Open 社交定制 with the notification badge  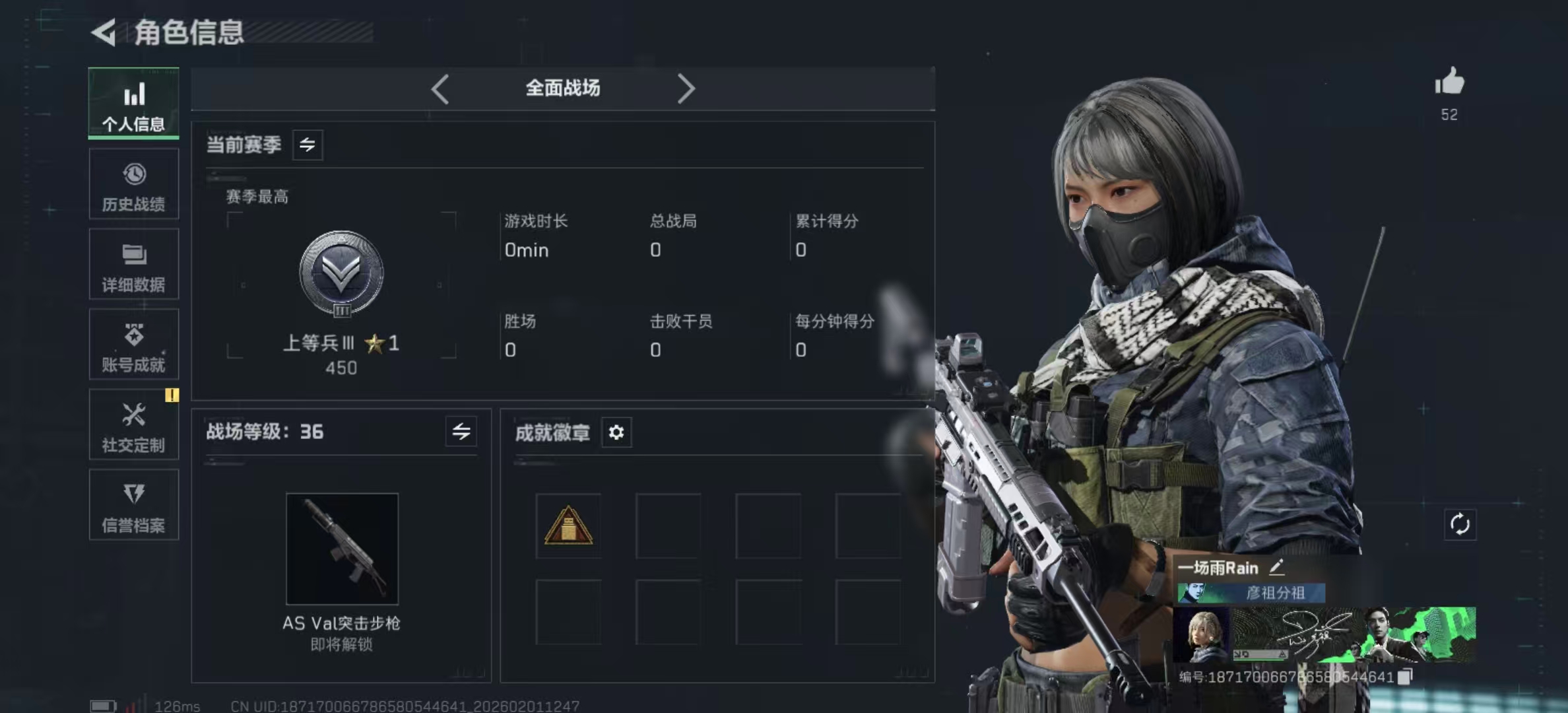coord(133,426)
